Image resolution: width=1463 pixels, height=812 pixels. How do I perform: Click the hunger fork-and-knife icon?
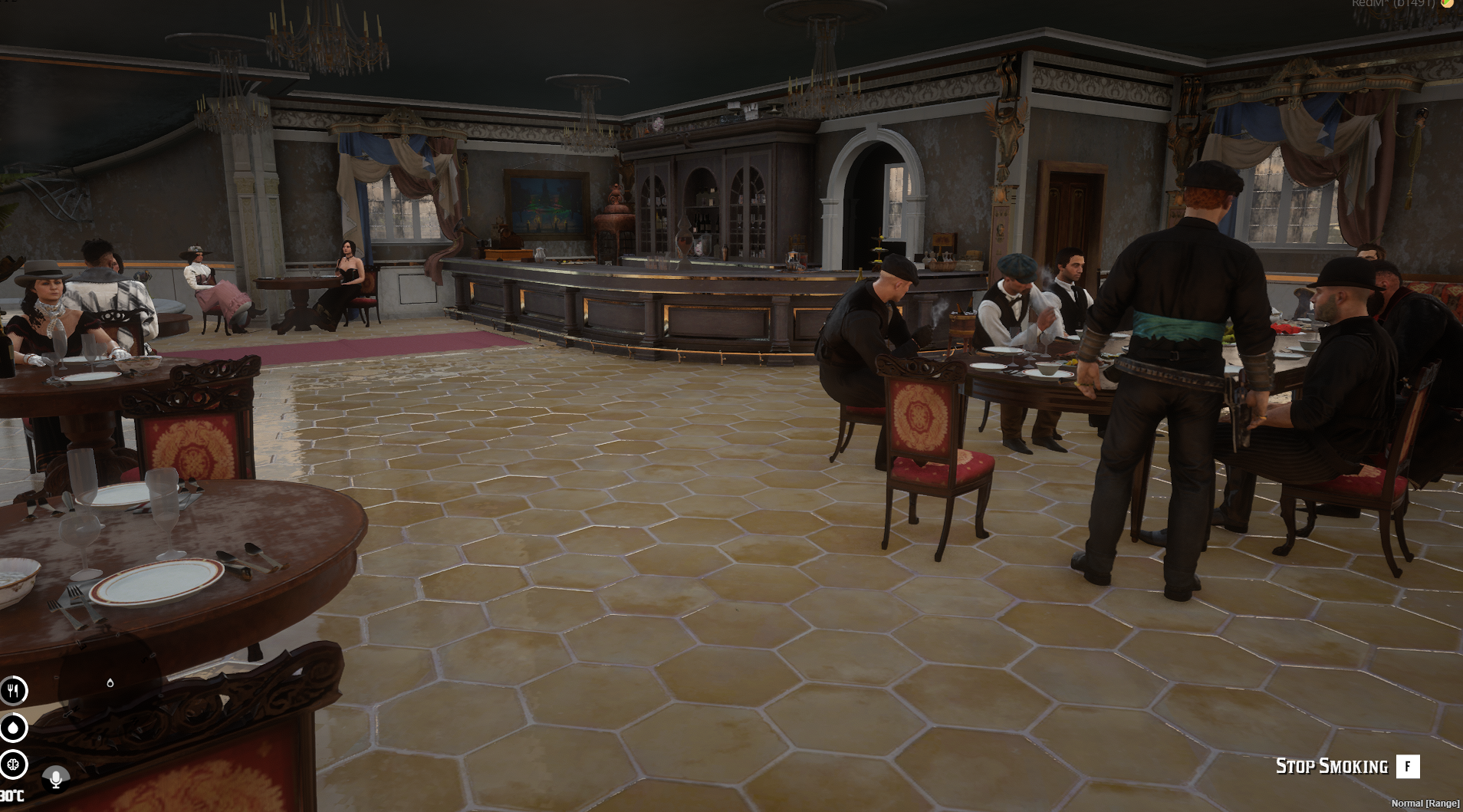click(13, 691)
